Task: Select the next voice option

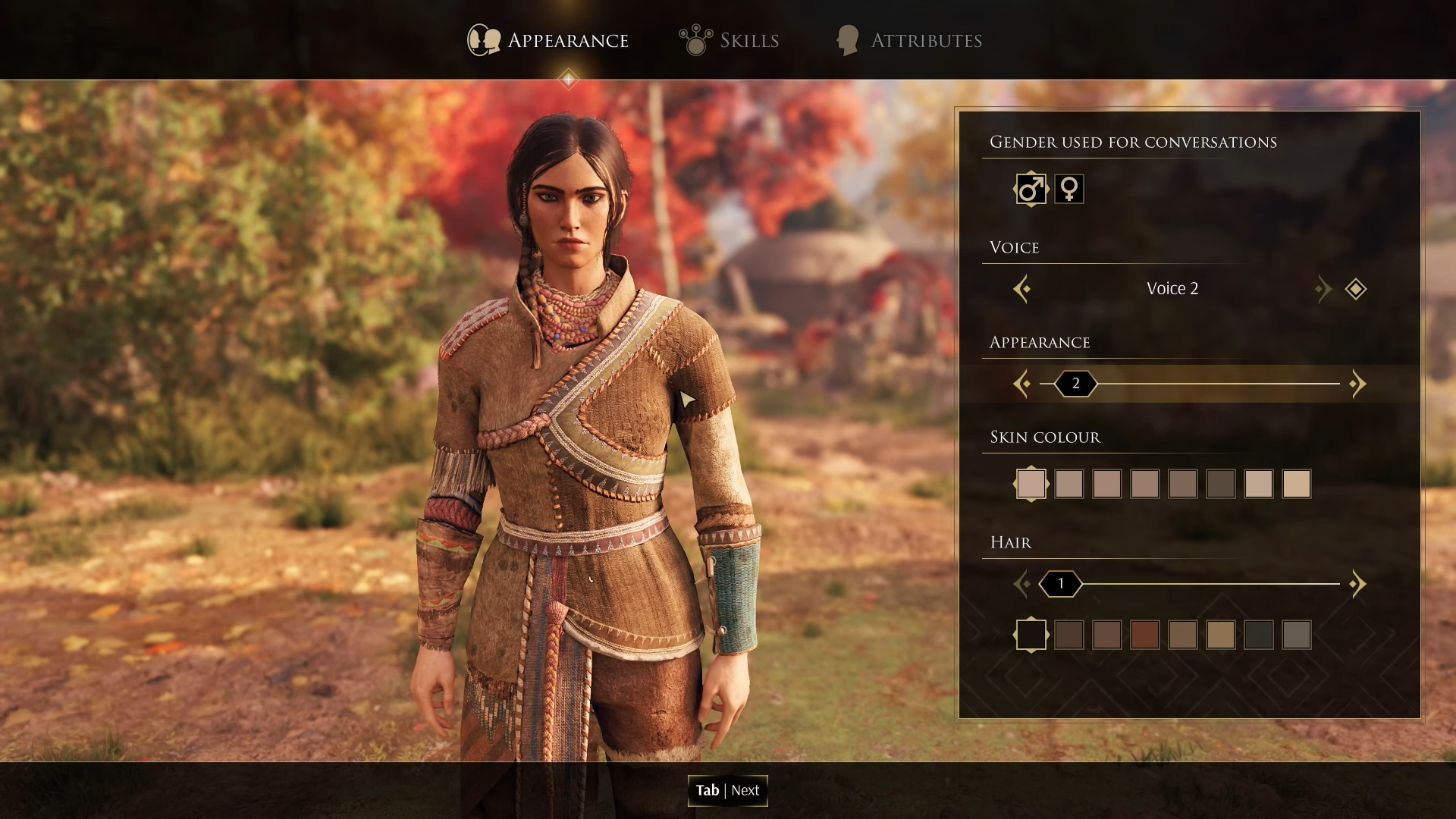Action: (1323, 289)
